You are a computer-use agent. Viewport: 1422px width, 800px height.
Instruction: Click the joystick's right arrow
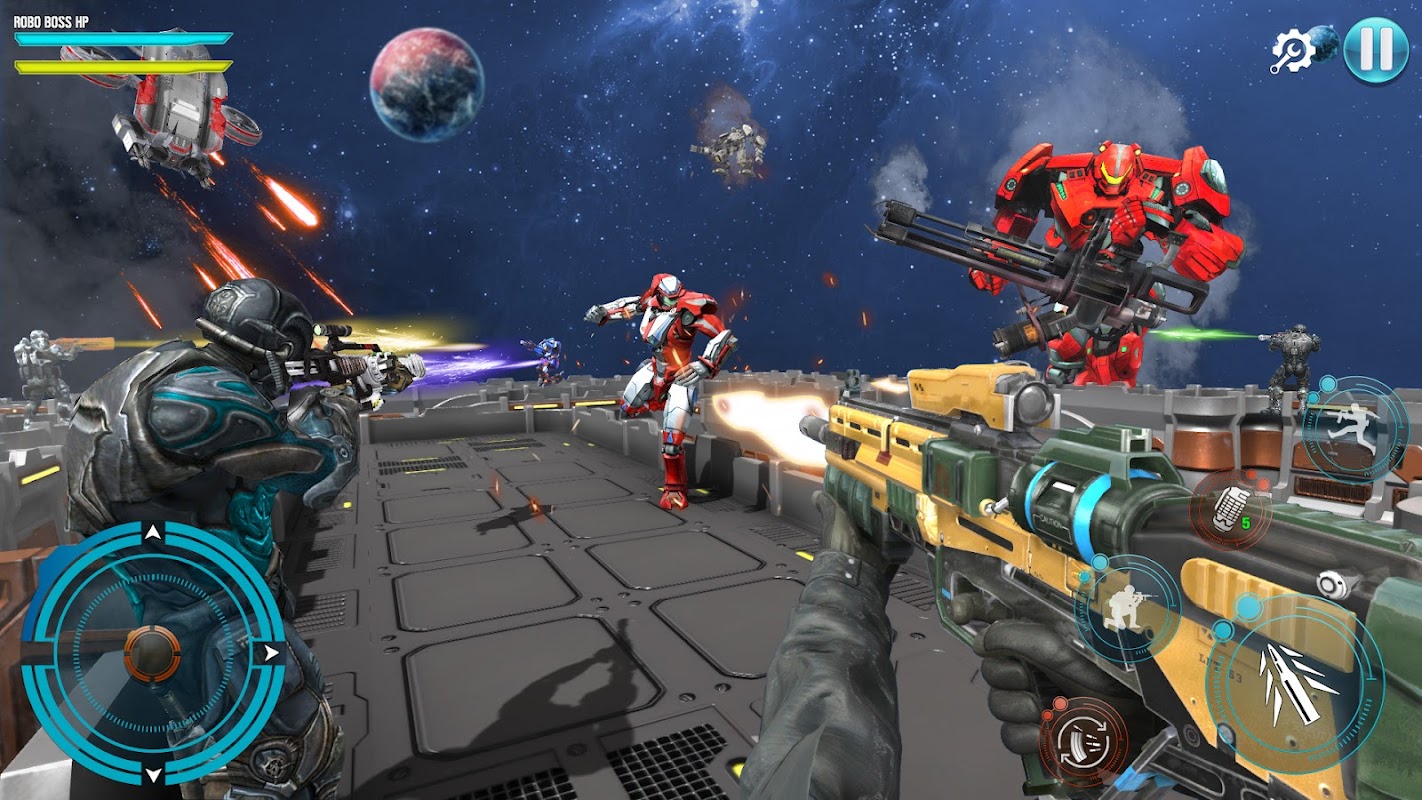click(x=271, y=654)
